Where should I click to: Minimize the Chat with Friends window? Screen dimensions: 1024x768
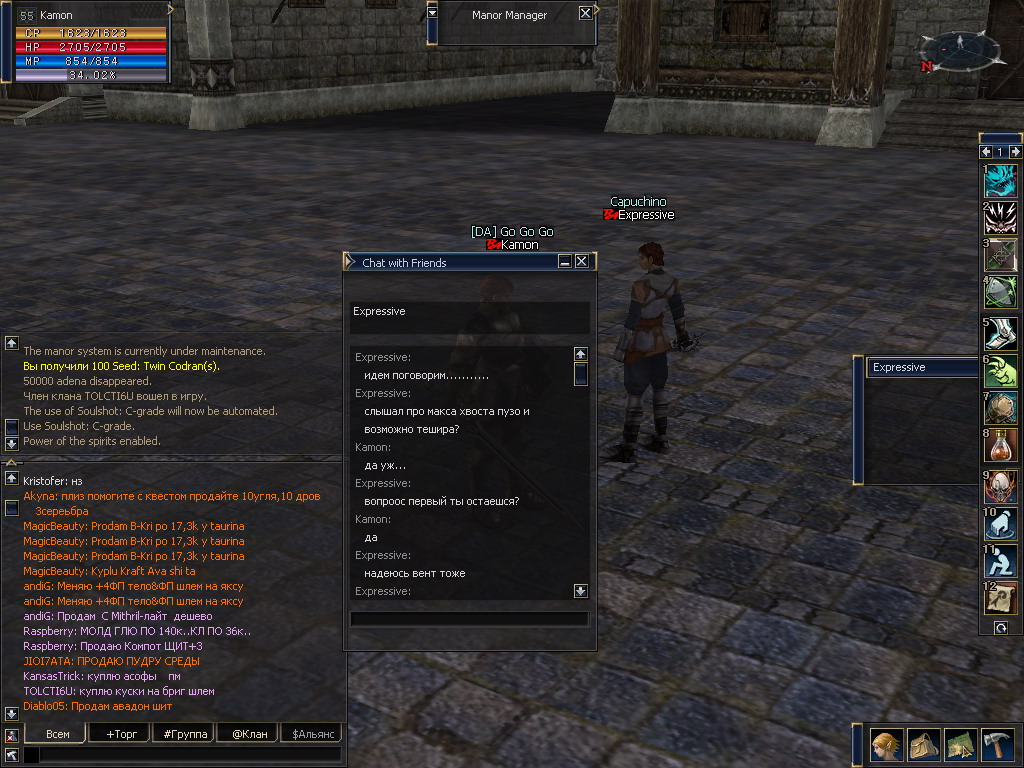[565, 262]
